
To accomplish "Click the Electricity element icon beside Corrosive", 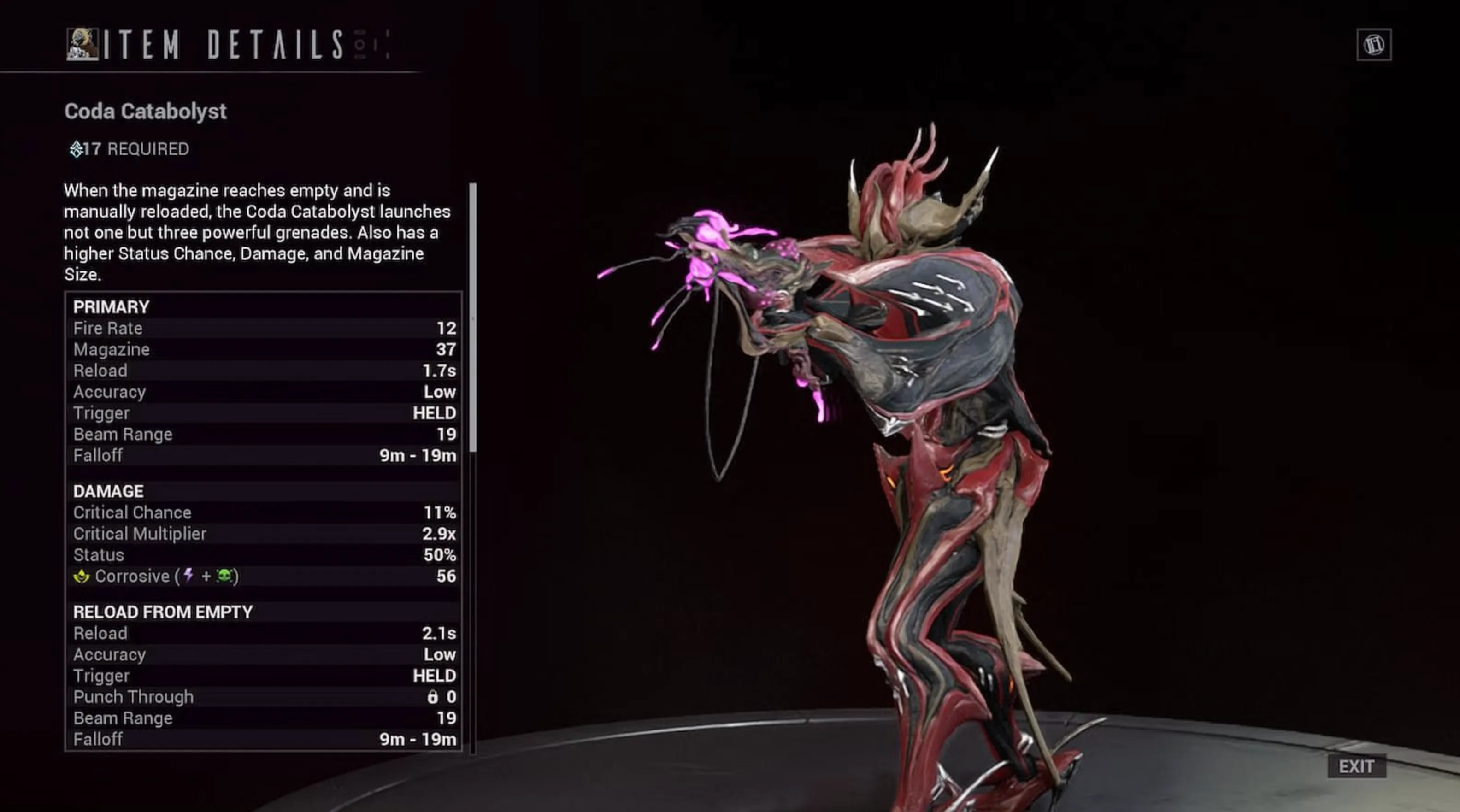I will pos(188,576).
